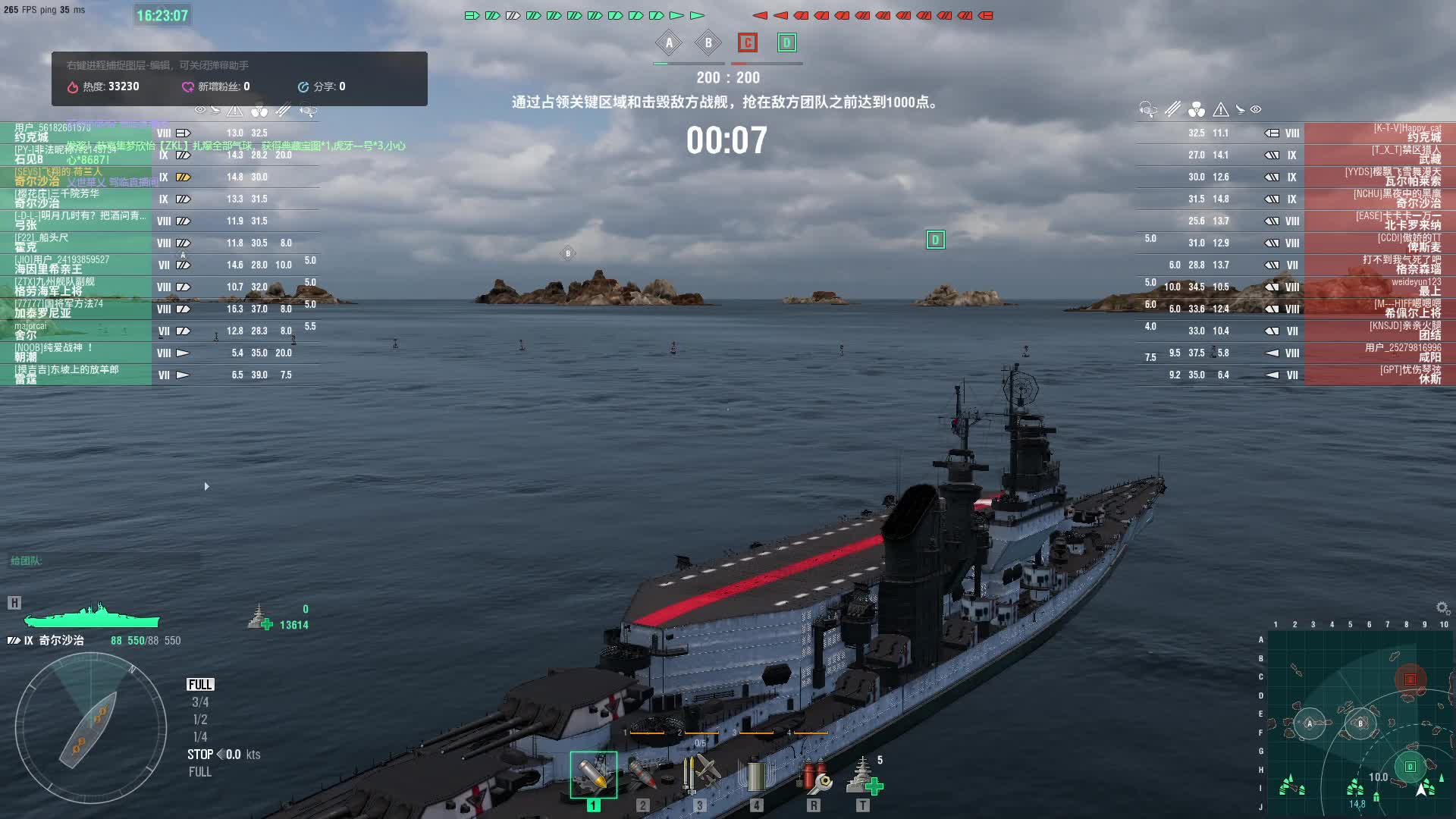The image size is (1456, 819).
Task: Activate the Repair Party green cross consumable
Action: (x=863, y=775)
